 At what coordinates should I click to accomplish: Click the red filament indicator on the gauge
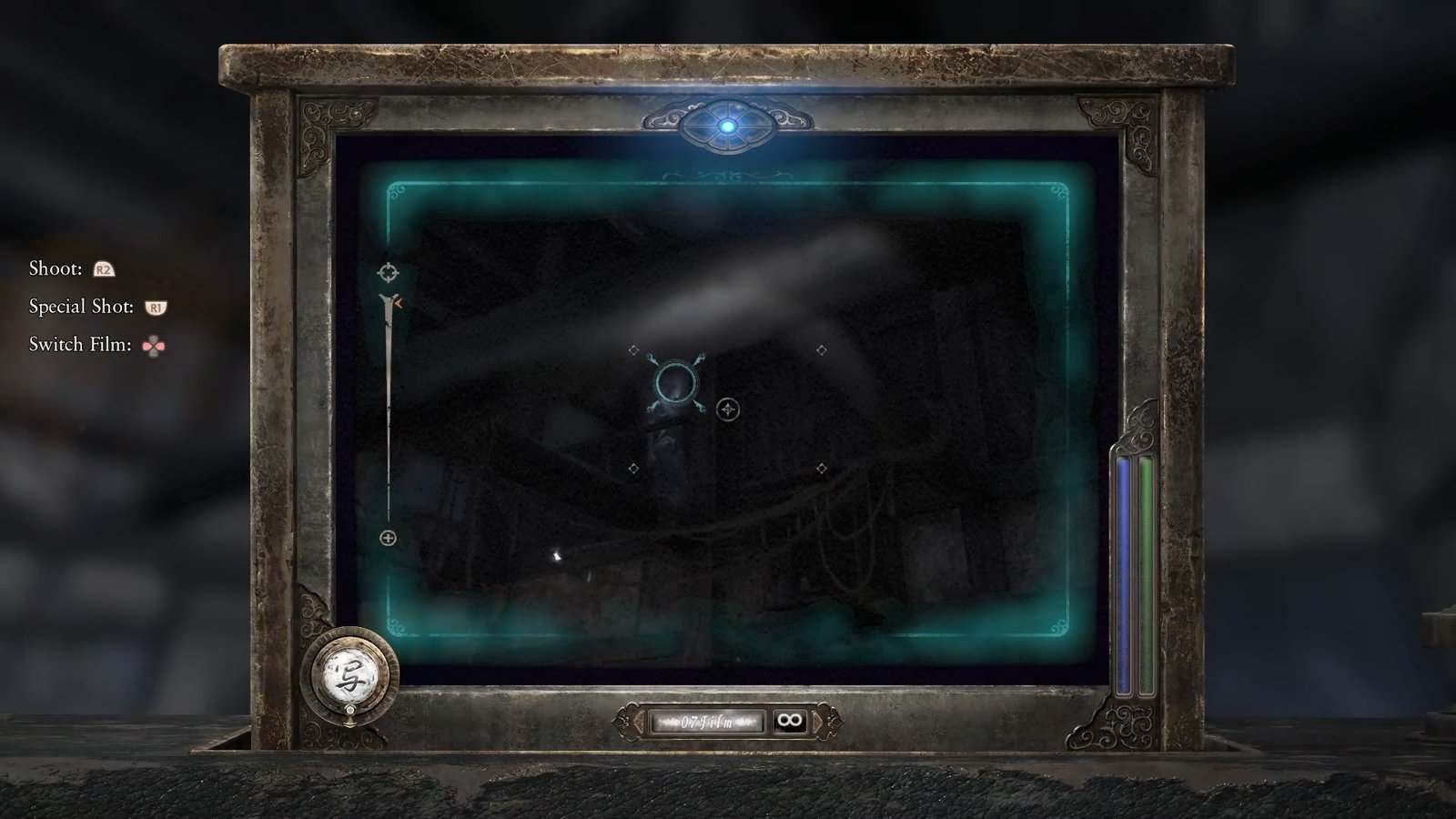pyautogui.click(x=398, y=303)
